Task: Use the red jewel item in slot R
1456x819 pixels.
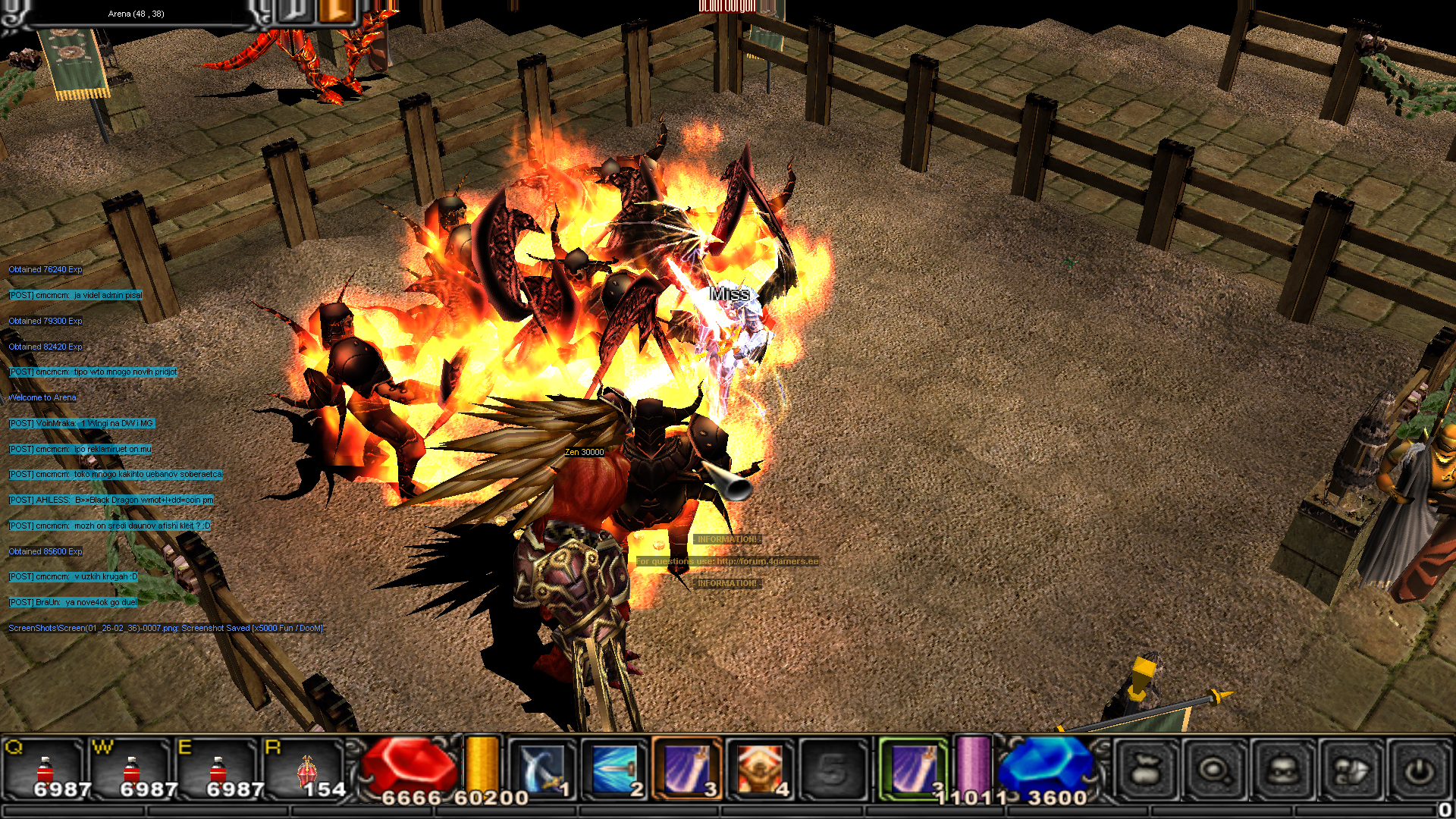Action: (x=306, y=769)
